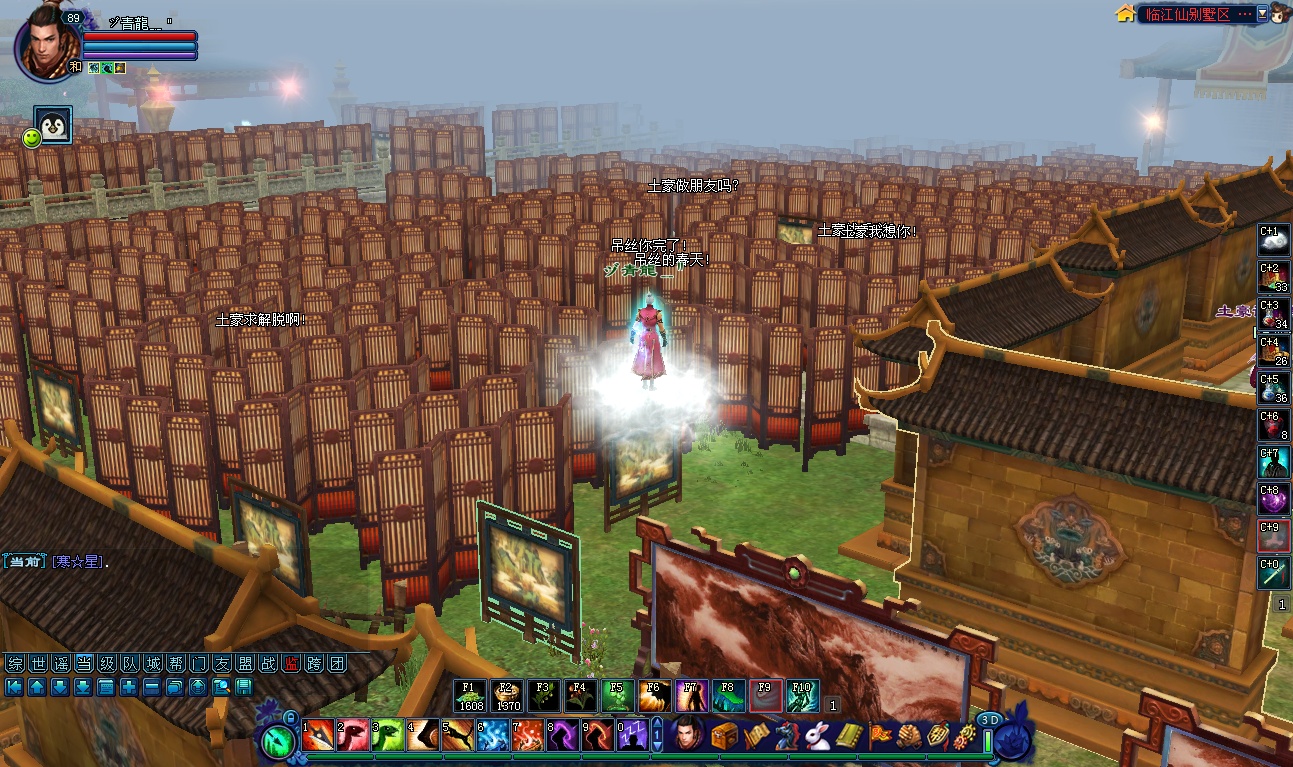Use the C+8 purple orb item
Screen dimensions: 1293x767
(x=1273, y=499)
